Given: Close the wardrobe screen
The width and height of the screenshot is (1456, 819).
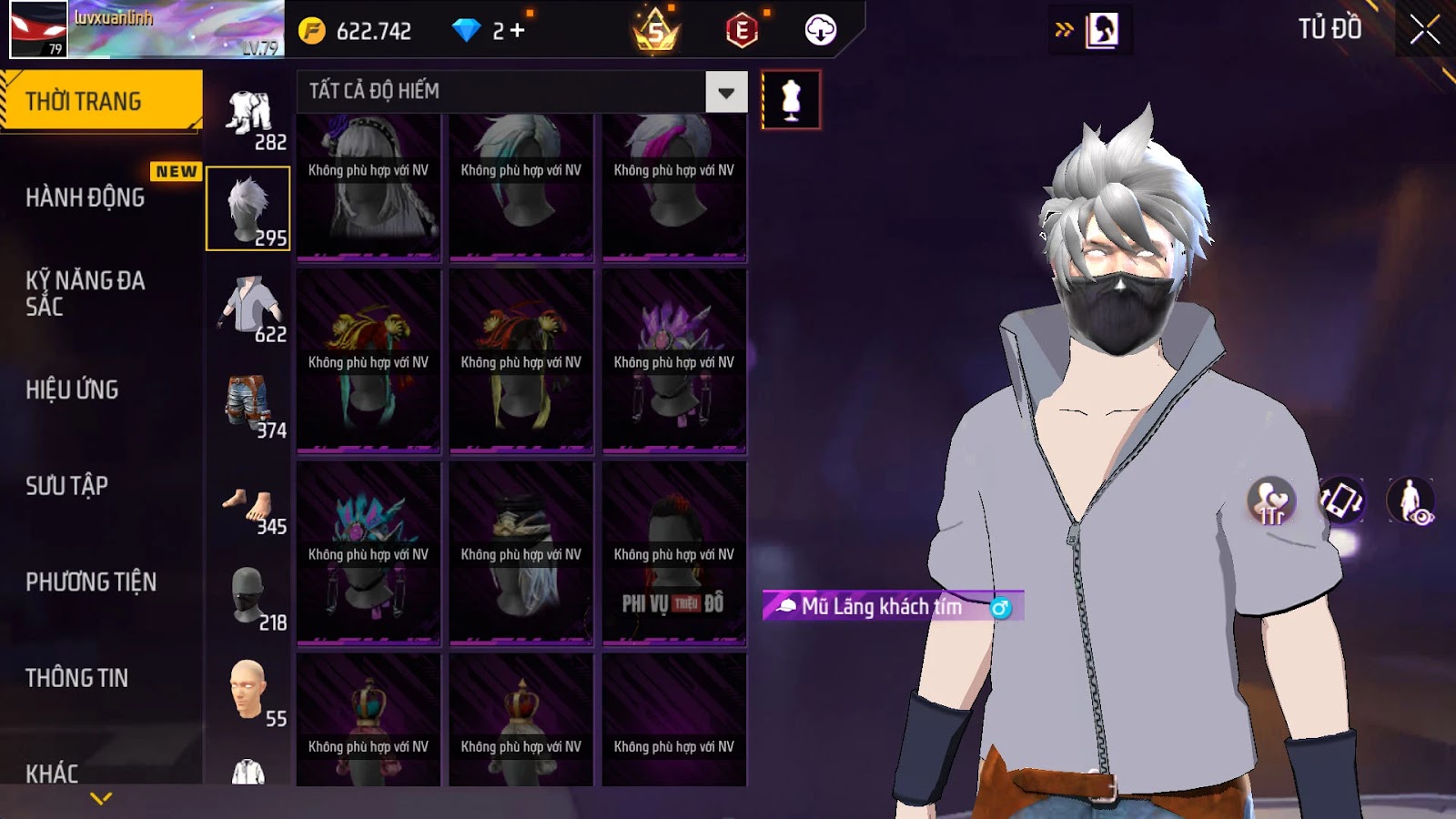Looking at the screenshot, I should click(1424, 30).
